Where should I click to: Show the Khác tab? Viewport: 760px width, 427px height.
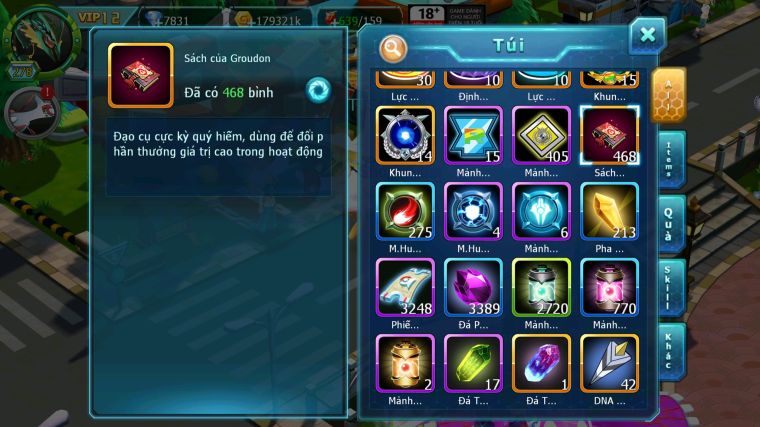[669, 350]
